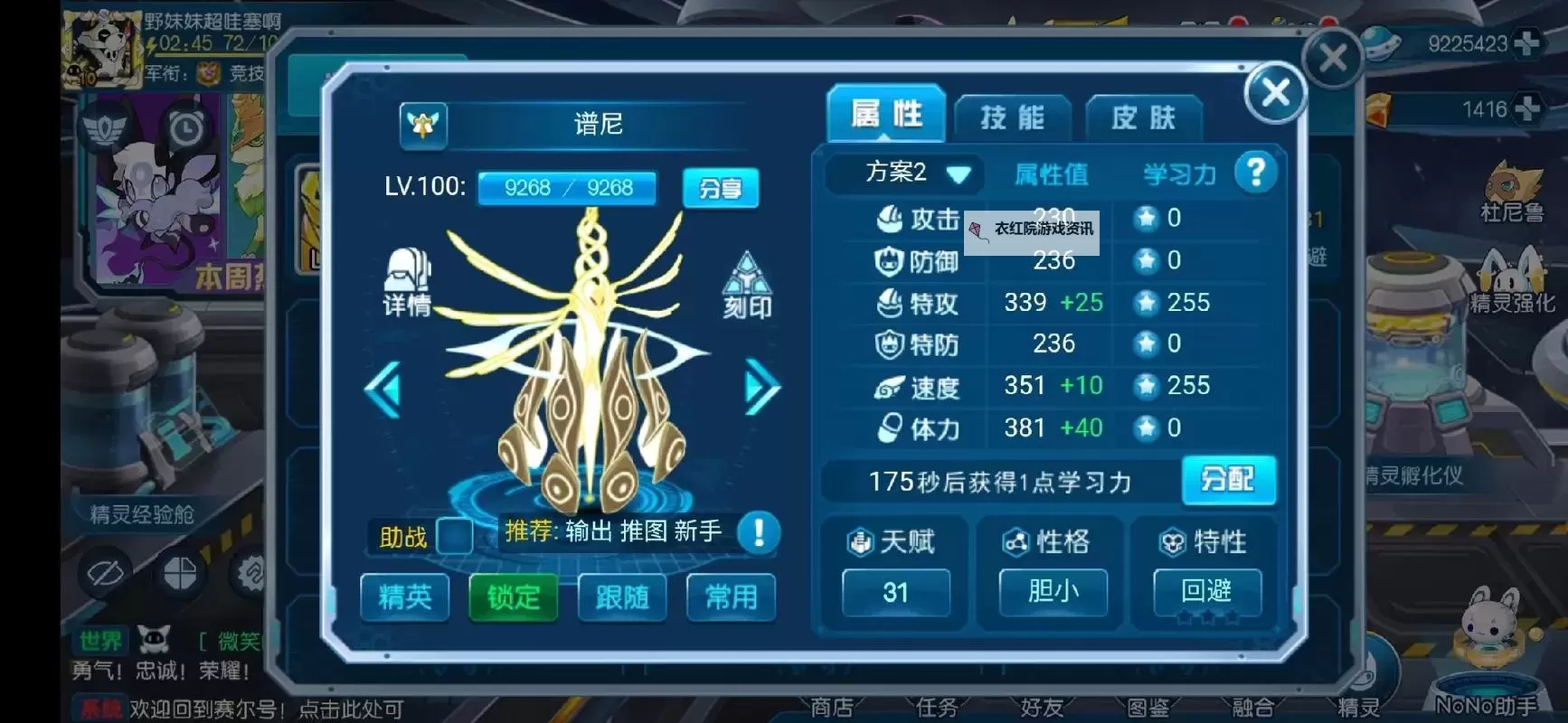This screenshot has height=723, width=1568.
Task: Click the 分享 share button
Action: click(721, 189)
